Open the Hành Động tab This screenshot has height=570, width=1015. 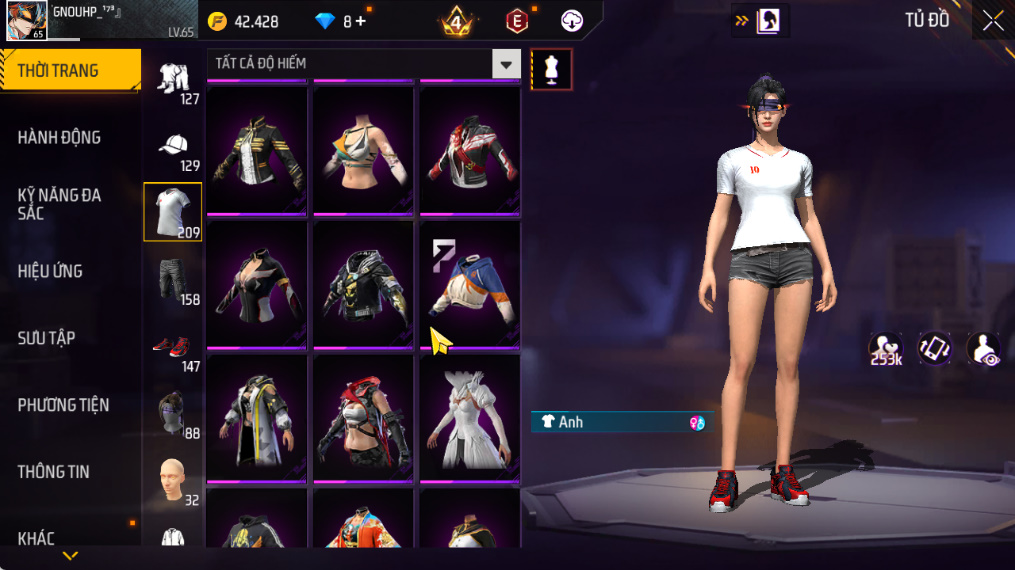coord(60,138)
